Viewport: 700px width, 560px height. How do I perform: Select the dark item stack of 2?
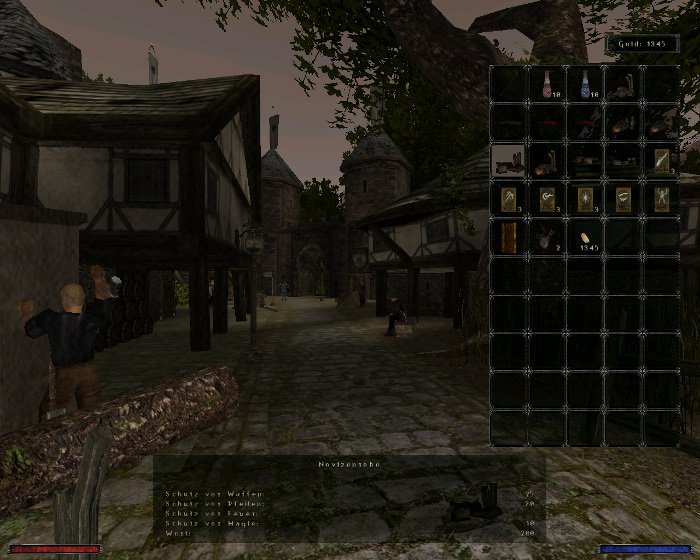[x=547, y=237]
